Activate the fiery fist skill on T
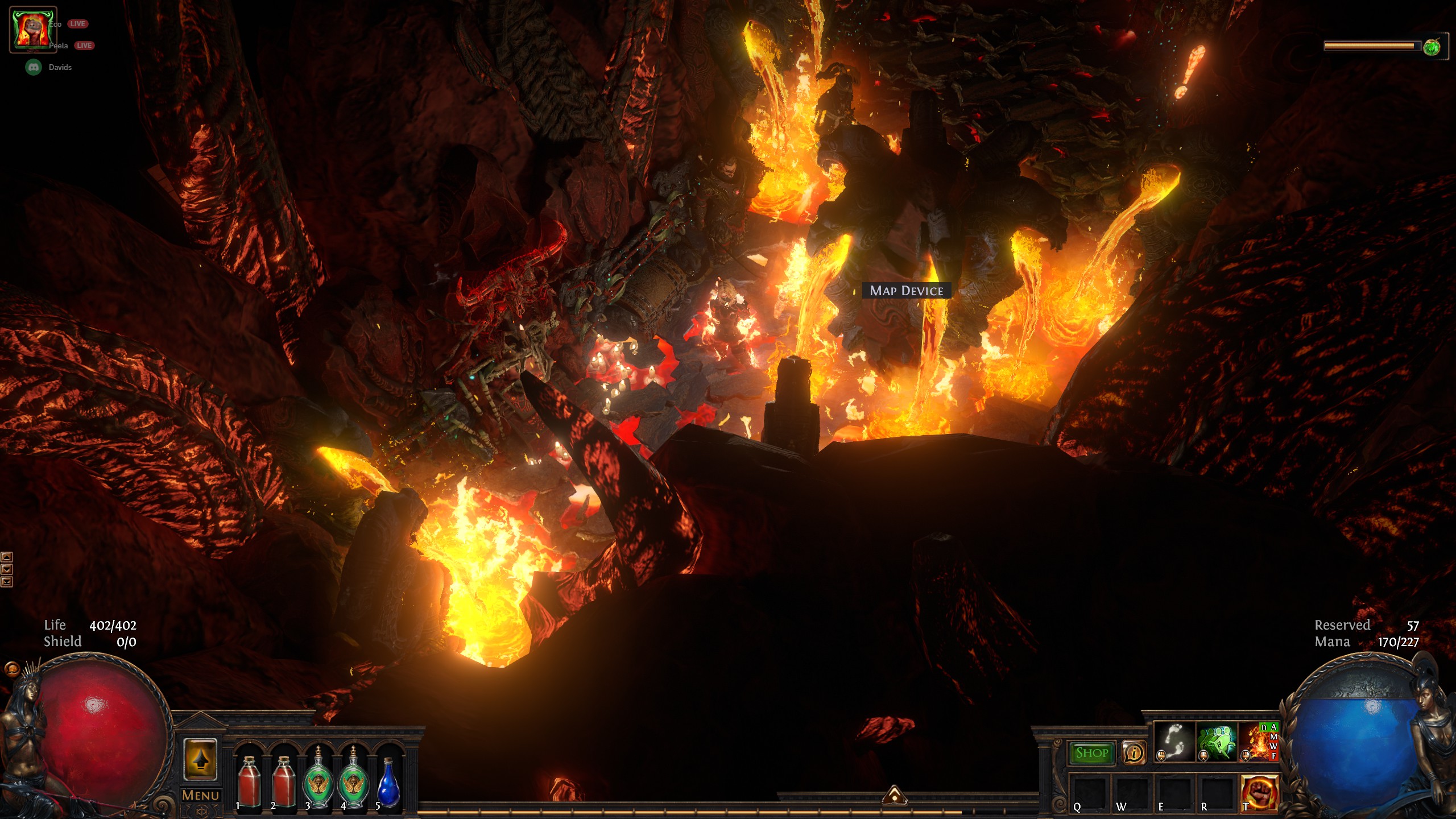This screenshot has height=819, width=1456. click(x=1259, y=793)
